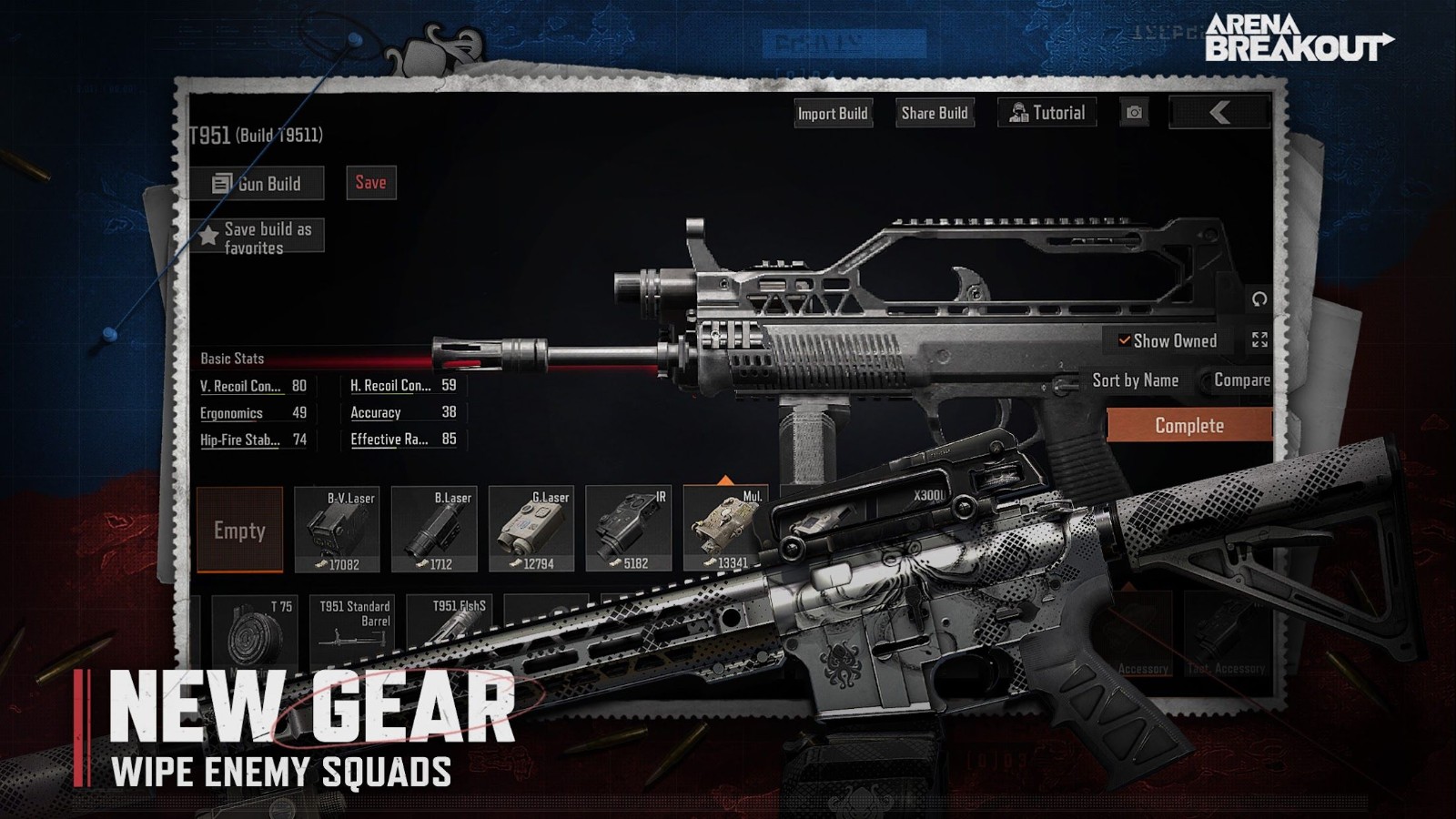Viewport: 1456px width, 819px height.
Task: Select the B.Laser attachment
Action: [x=434, y=530]
